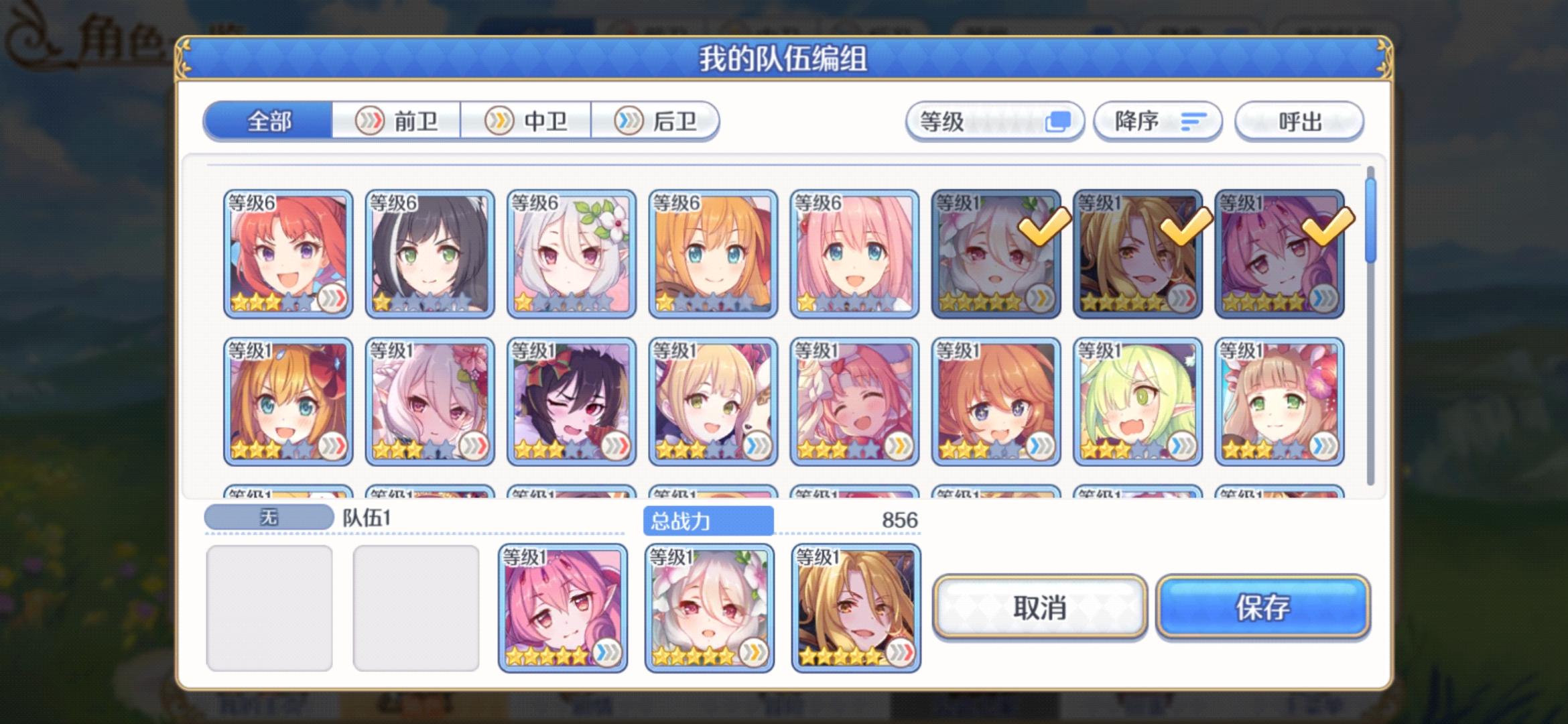
Task: Click the blue rearguard arrow icon beside 后卫
Action: pos(627,121)
